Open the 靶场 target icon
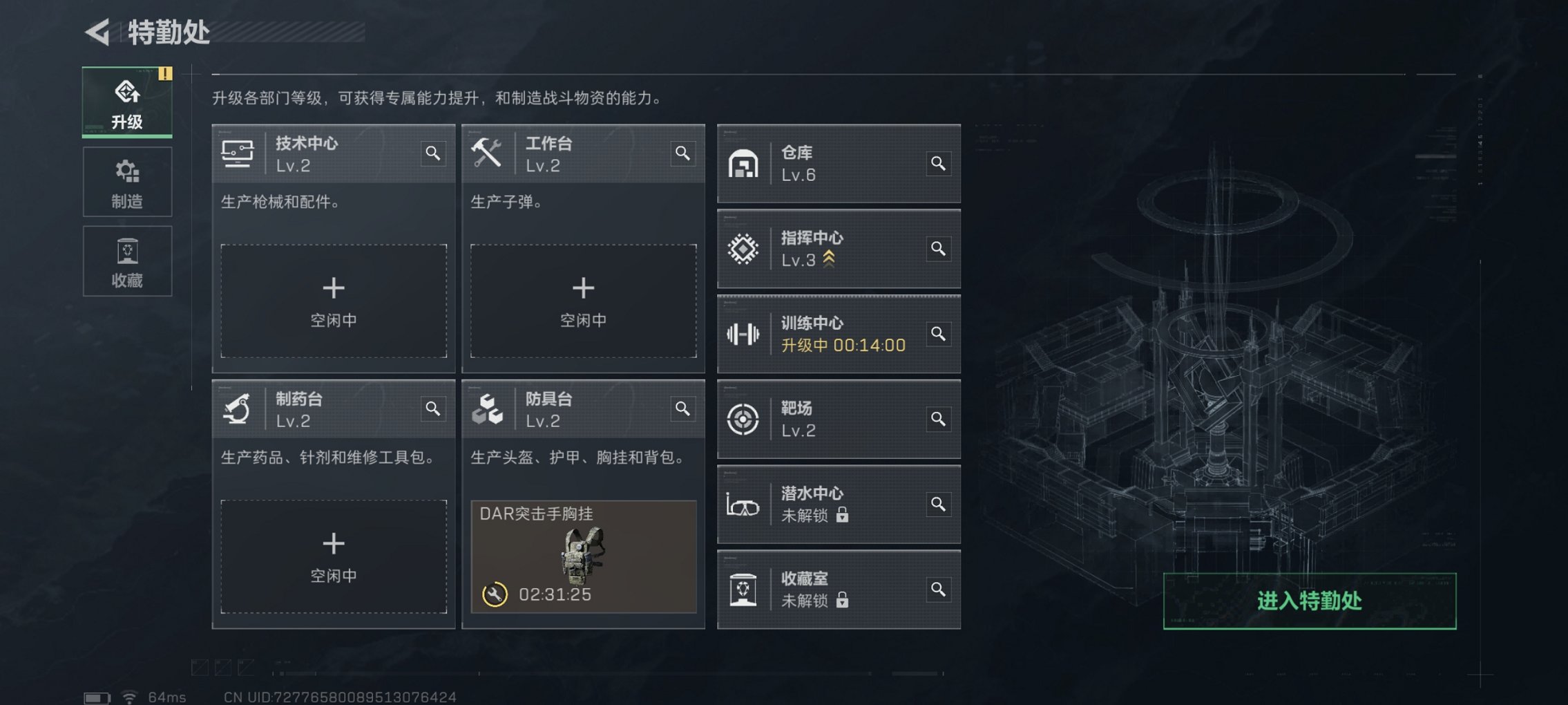This screenshot has height=705, width=1568. [x=745, y=420]
